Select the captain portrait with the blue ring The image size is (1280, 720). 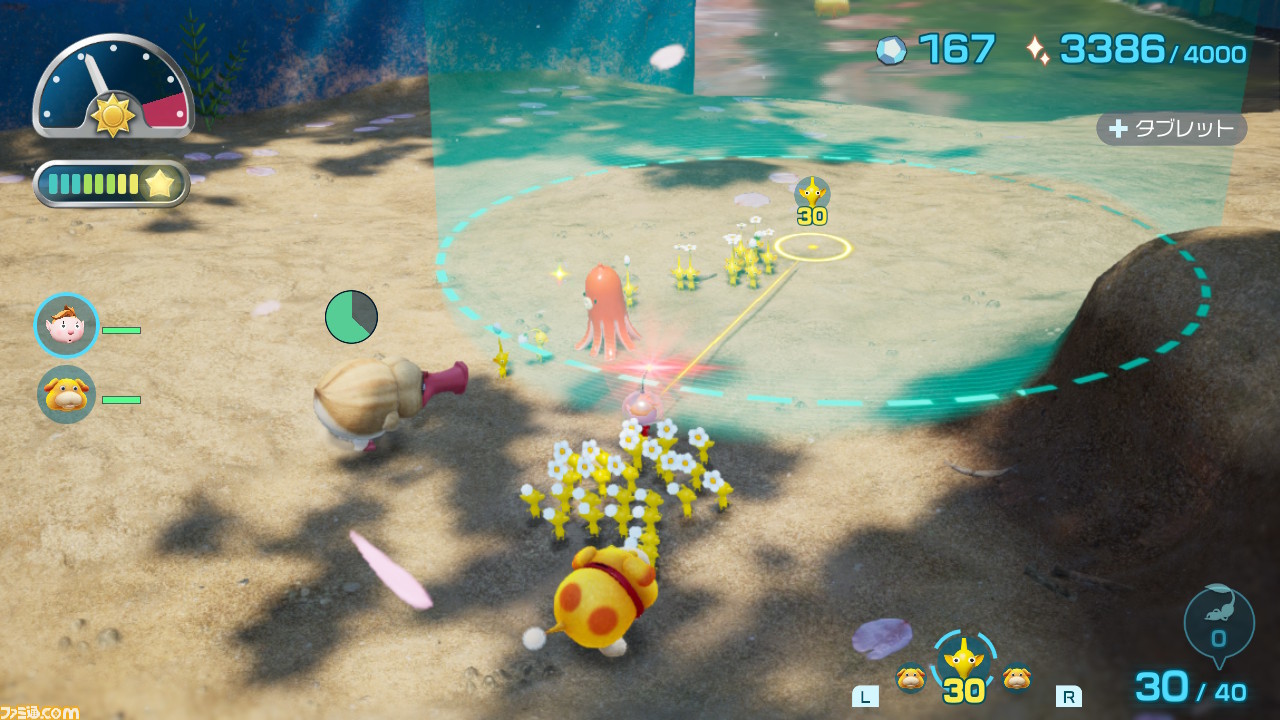(x=67, y=326)
